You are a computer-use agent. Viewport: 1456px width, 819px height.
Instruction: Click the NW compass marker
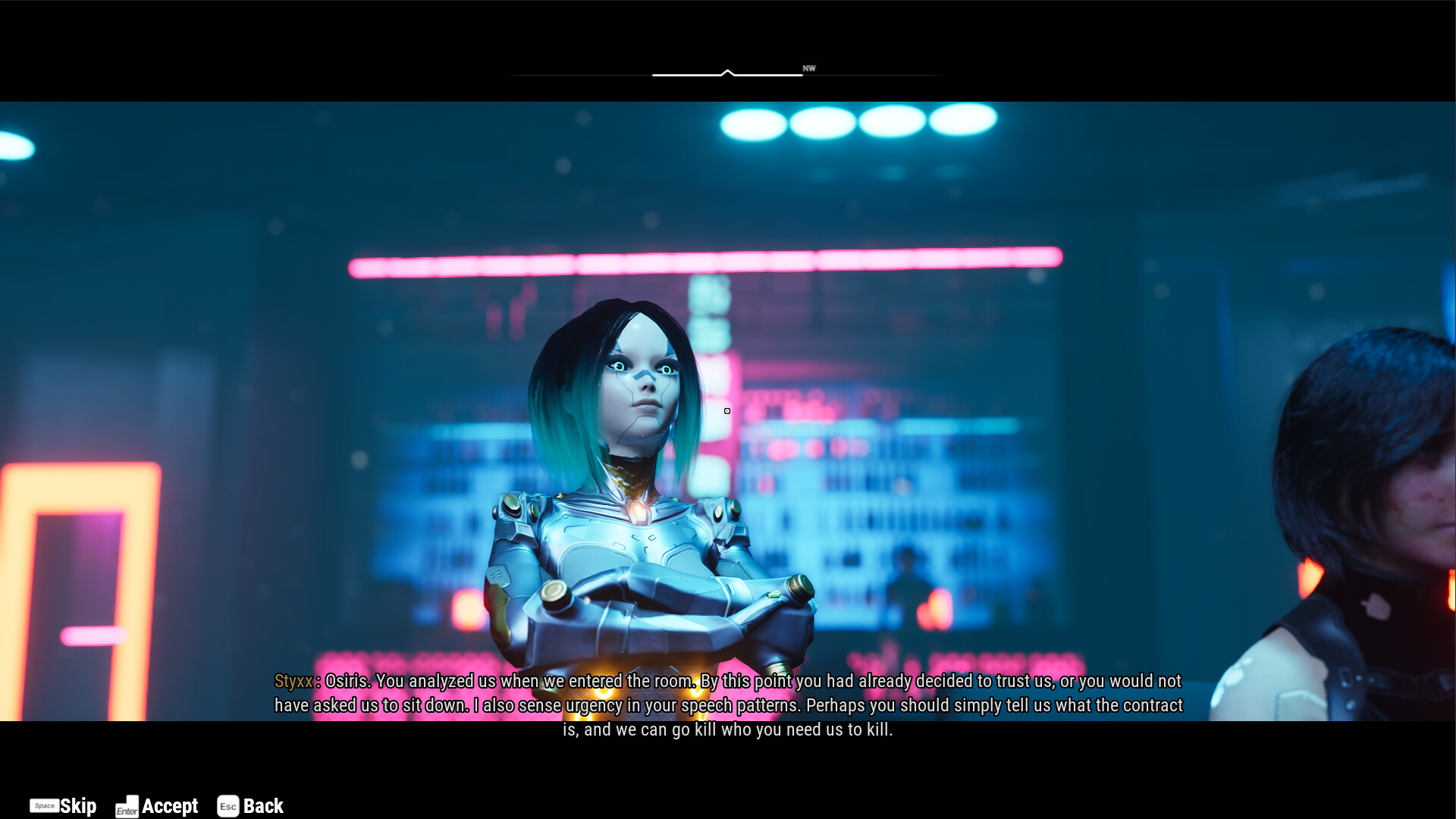[x=808, y=68]
